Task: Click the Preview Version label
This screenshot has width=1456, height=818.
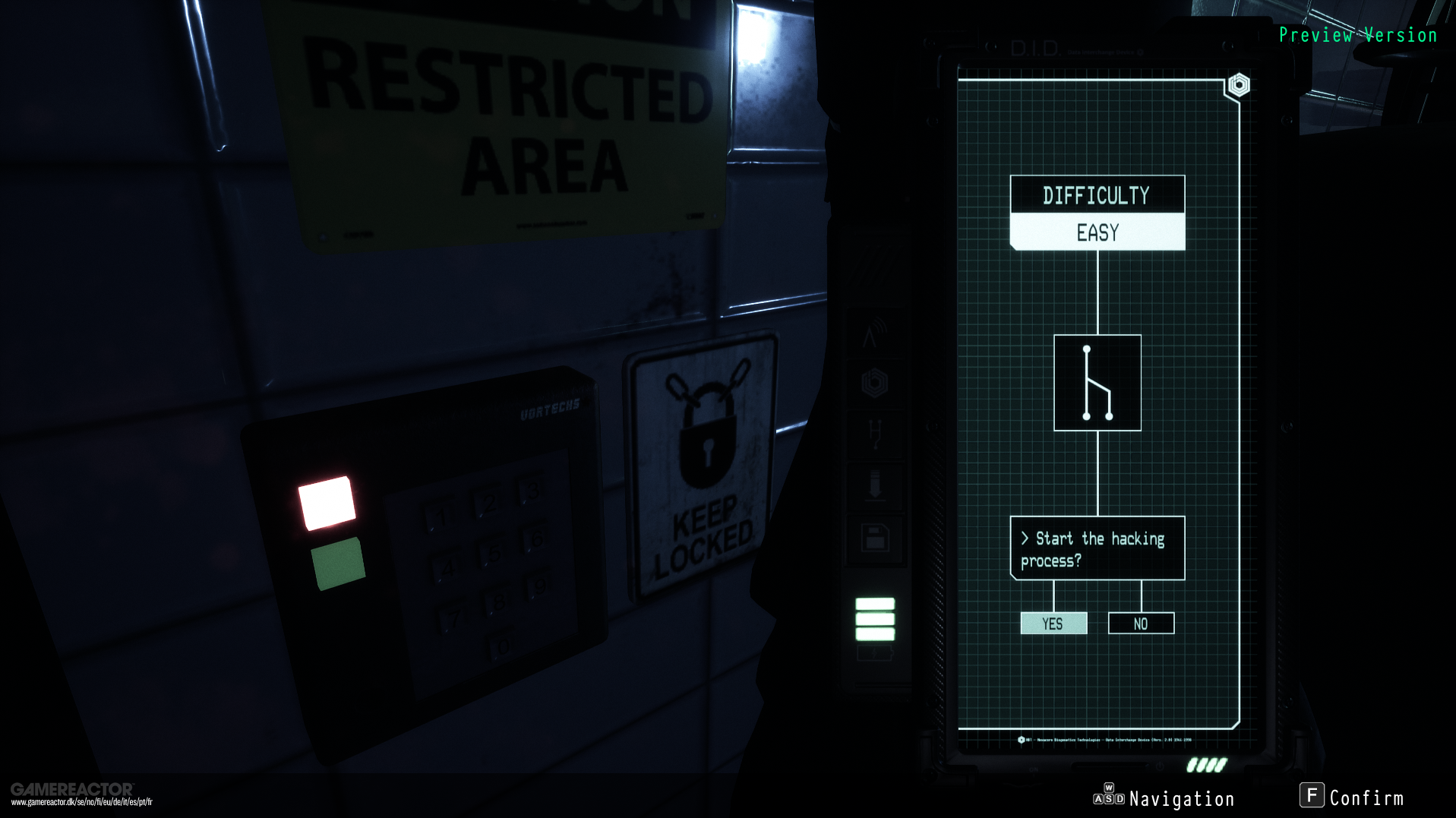Action: pyautogui.click(x=1357, y=34)
